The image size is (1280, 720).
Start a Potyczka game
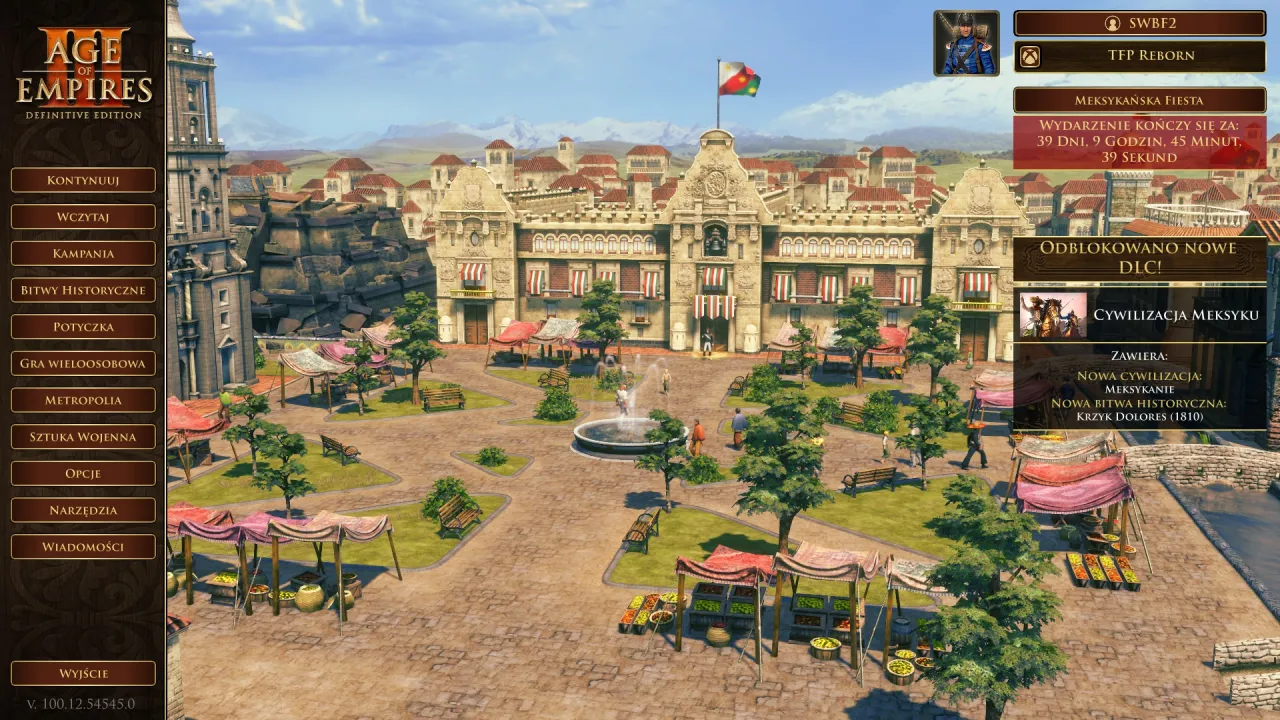(82, 327)
